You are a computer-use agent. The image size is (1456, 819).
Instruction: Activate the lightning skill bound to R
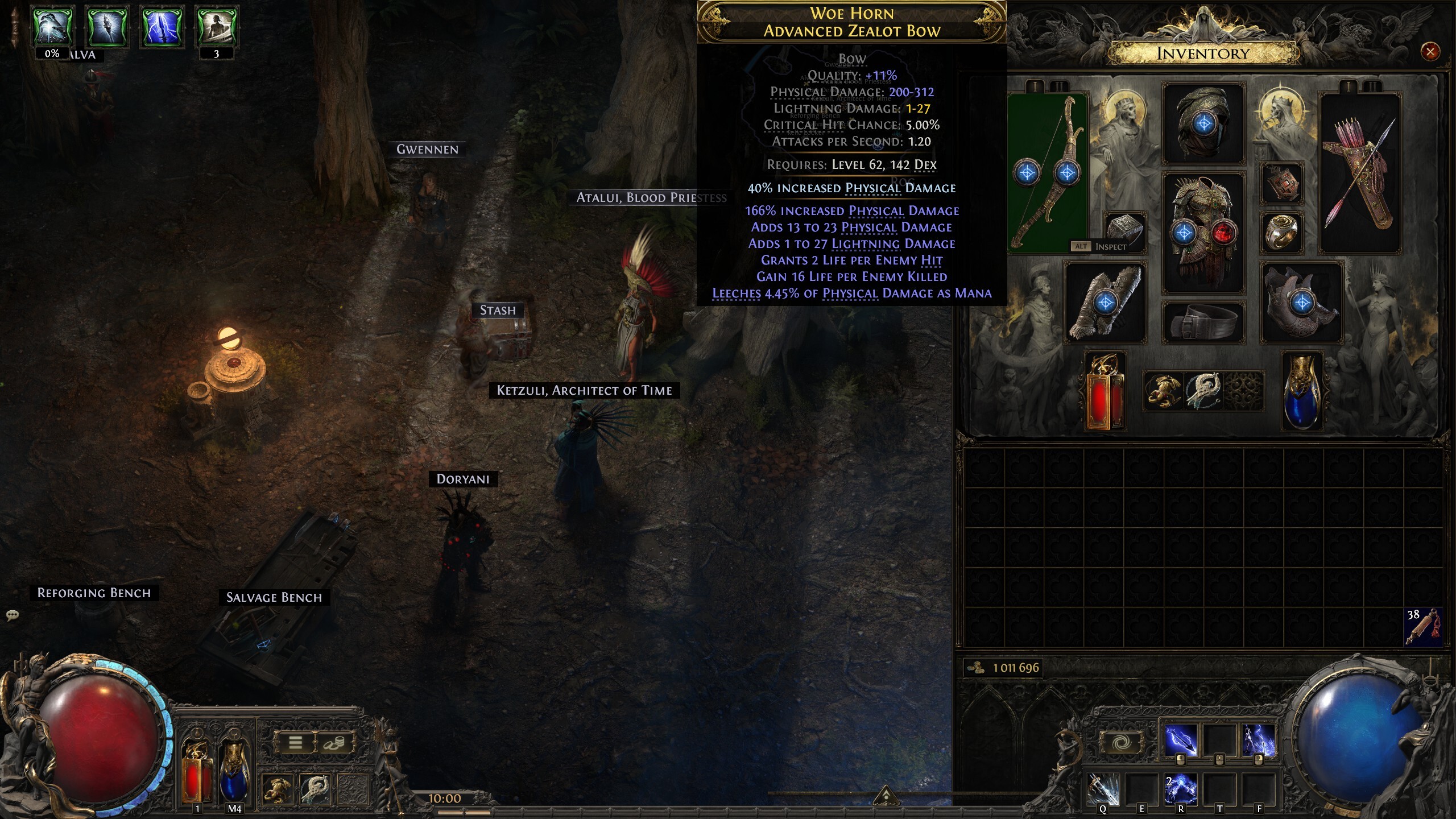pos(1180,791)
